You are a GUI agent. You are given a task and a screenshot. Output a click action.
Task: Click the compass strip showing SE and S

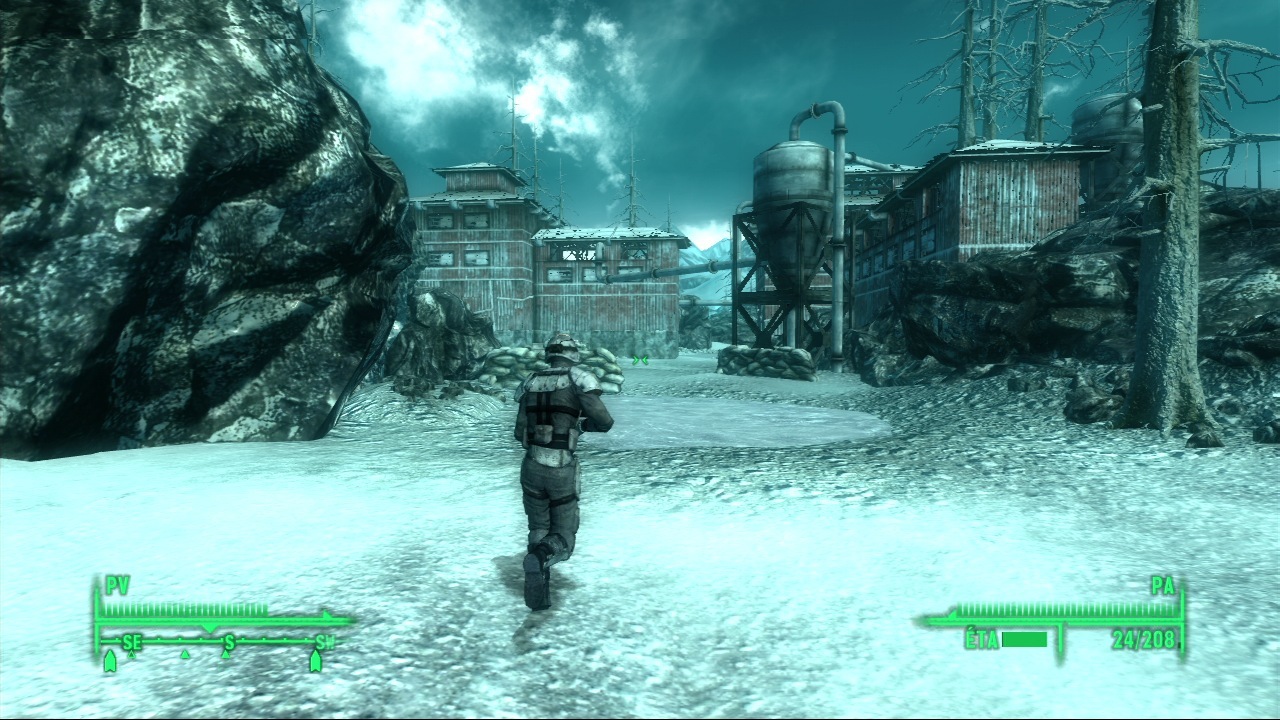[x=222, y=642]
